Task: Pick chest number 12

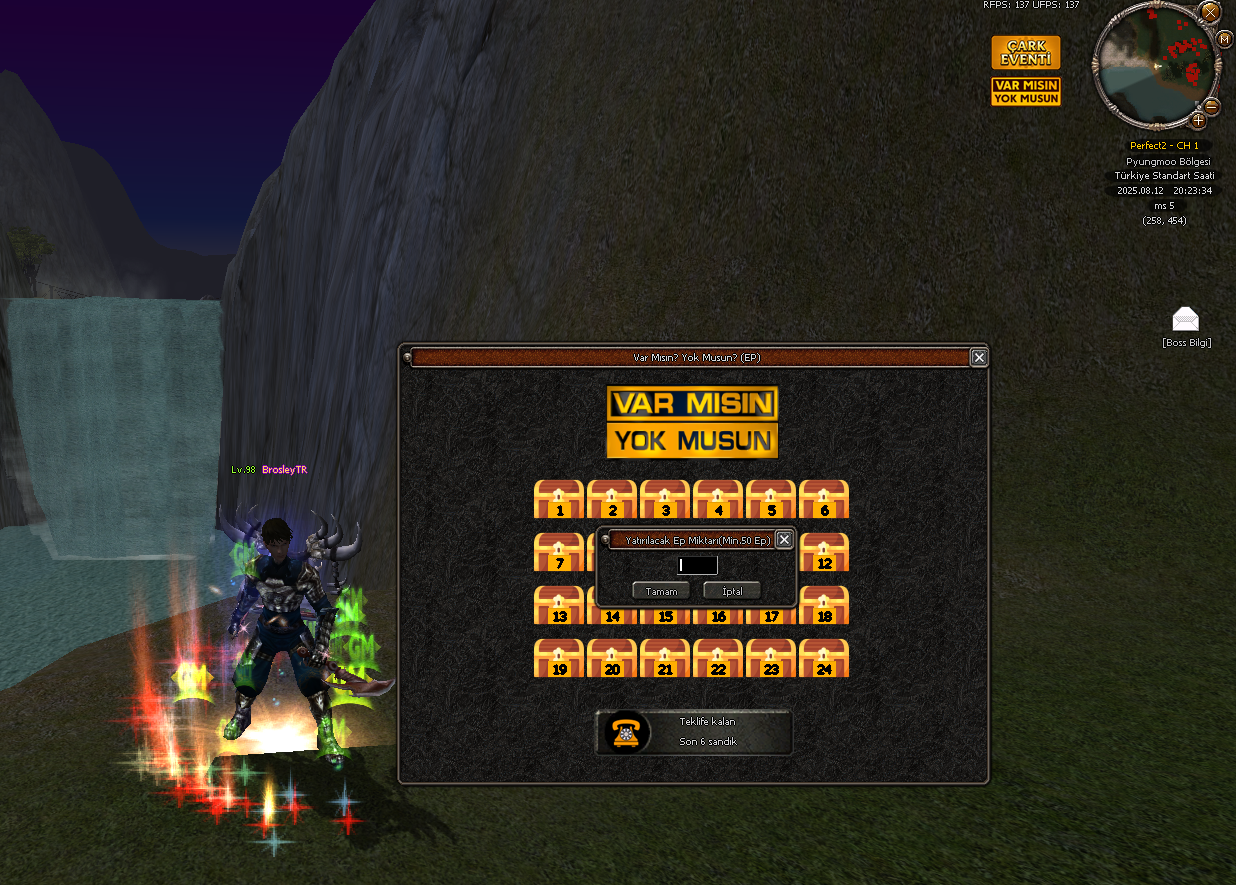Action: tap(826, 552)
